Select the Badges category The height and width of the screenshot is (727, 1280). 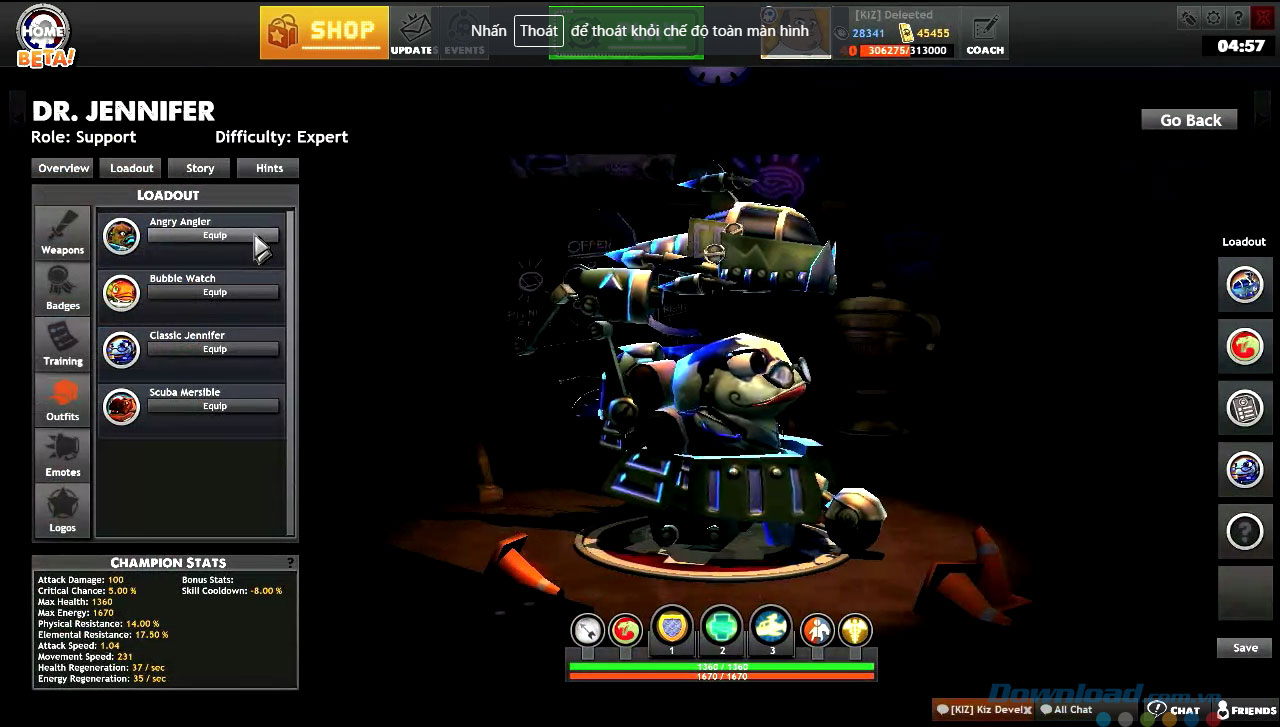pos(63,289)
